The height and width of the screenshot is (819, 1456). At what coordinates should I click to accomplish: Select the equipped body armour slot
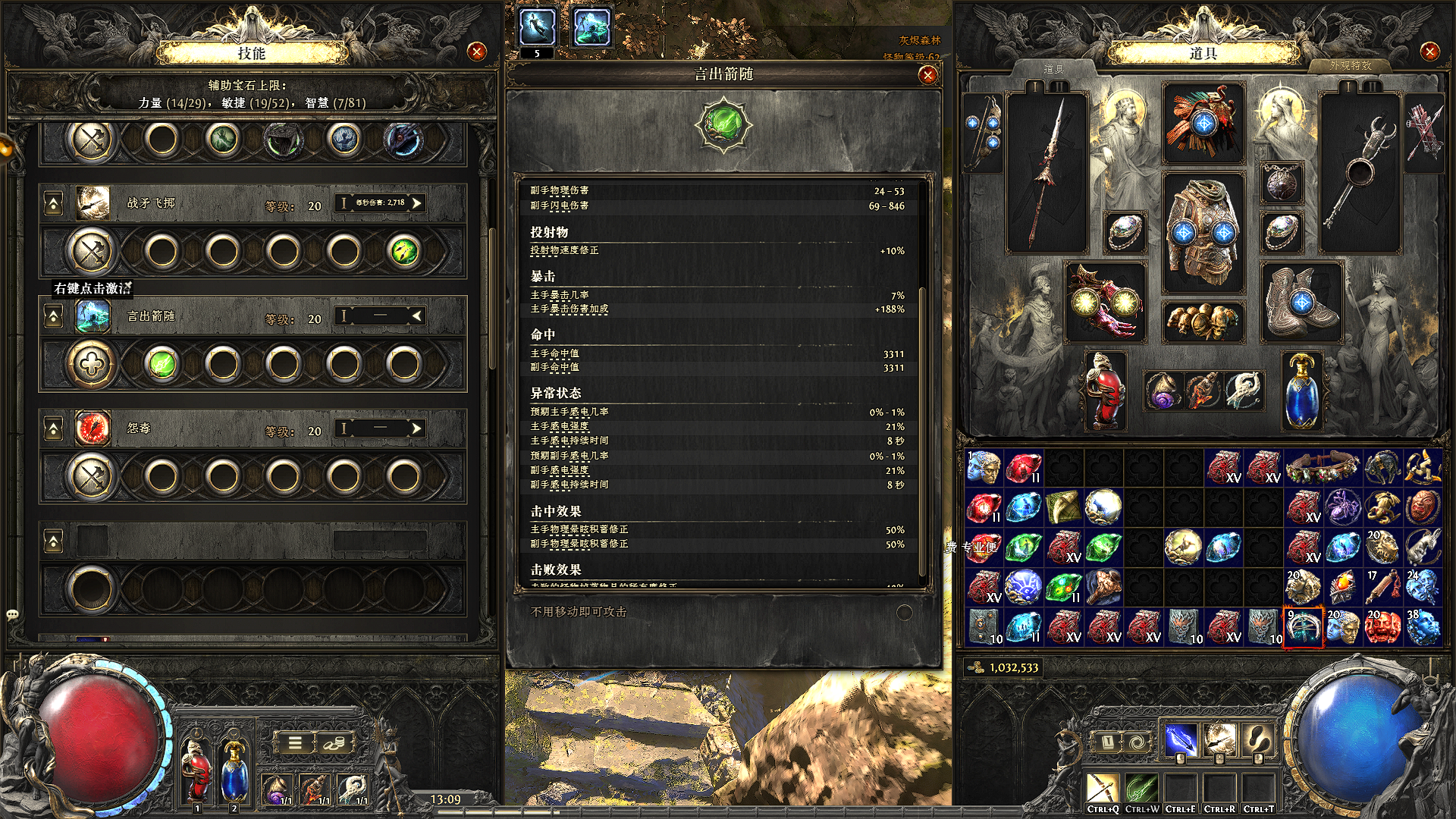pos(1203,231)
